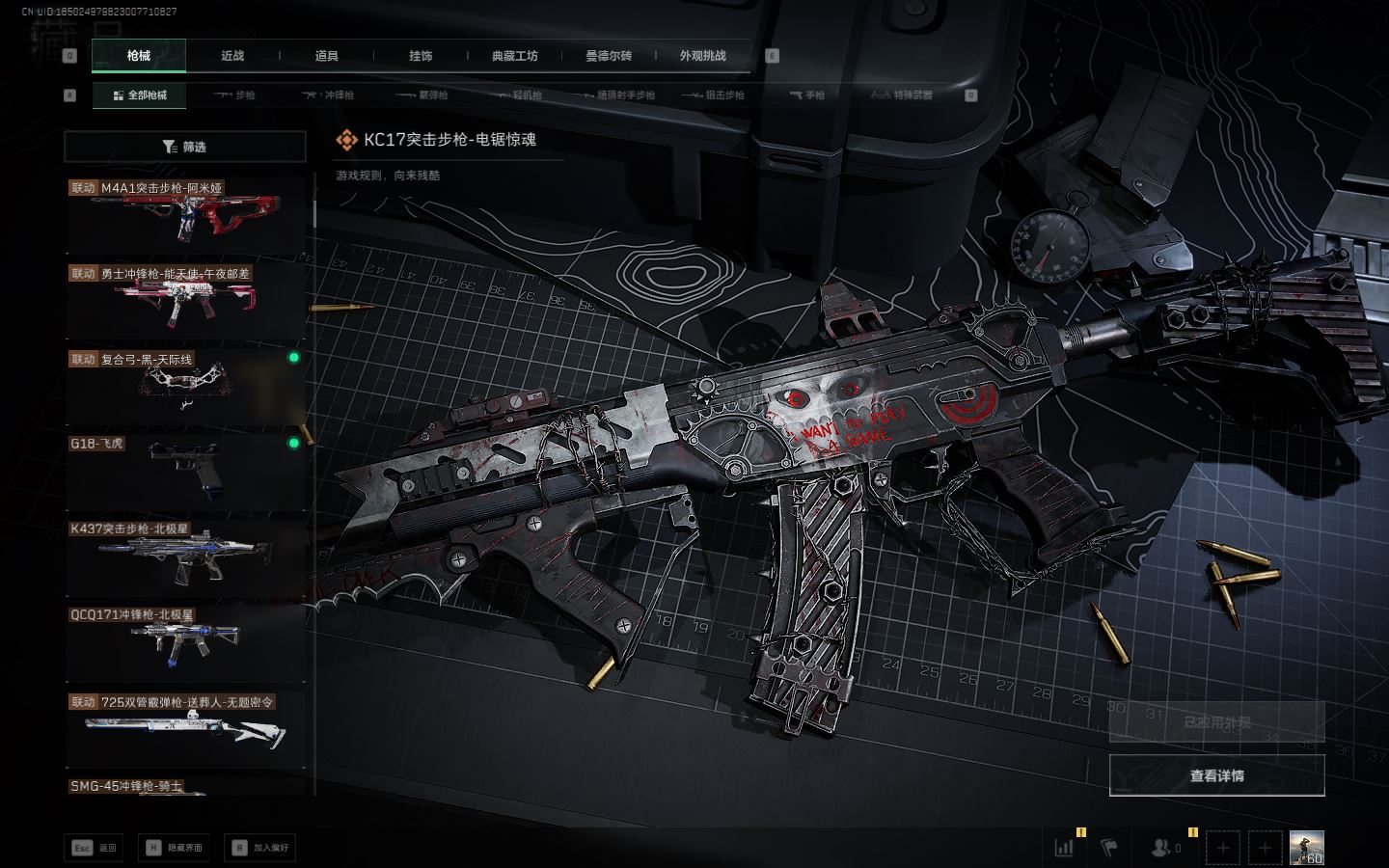Select the 挂饰 charms tab
The width and height of the screenshot is (1389, 868).
coord(421,56)
